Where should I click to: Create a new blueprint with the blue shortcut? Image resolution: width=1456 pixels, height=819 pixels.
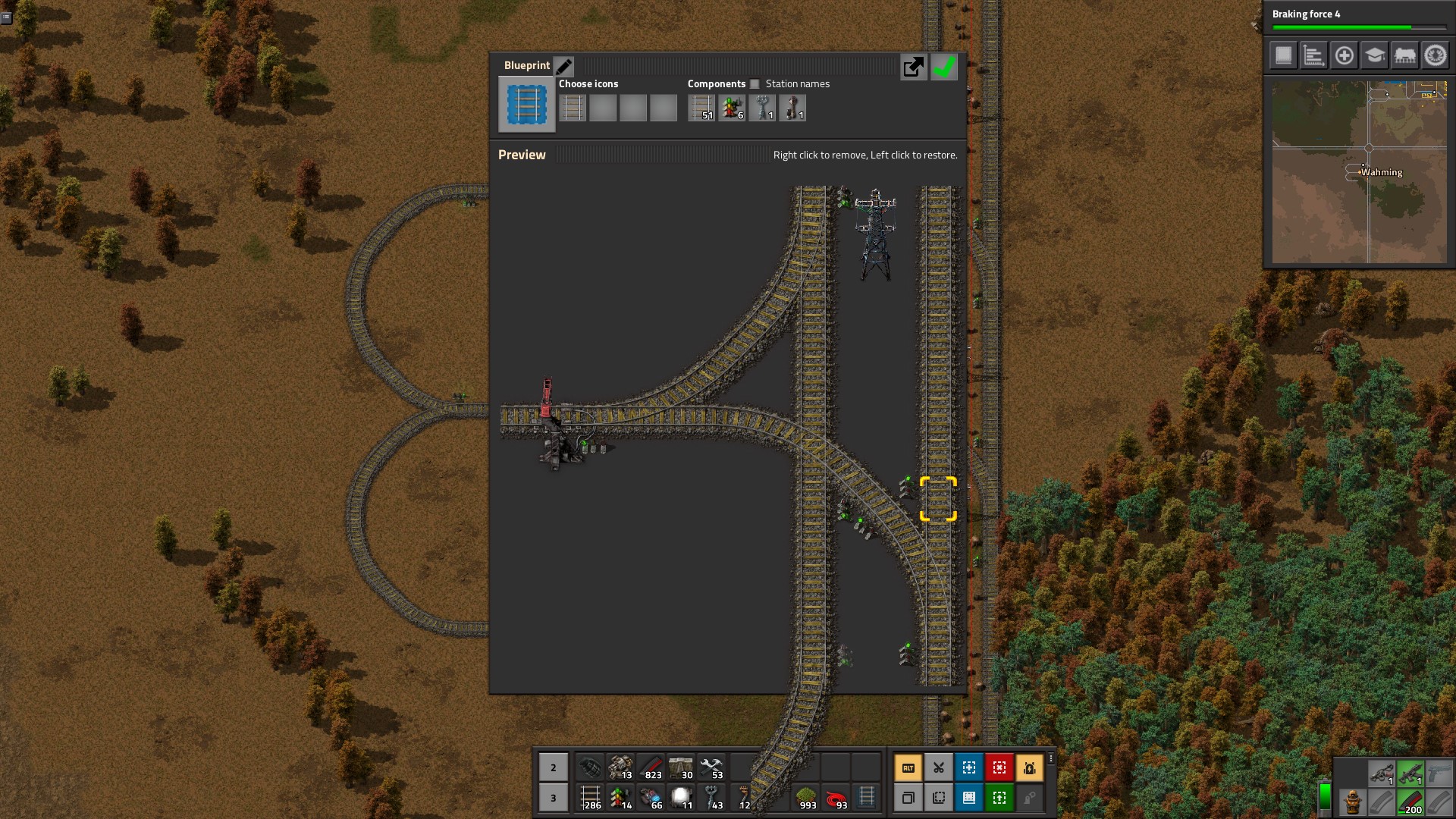pyautogui.click(x=969, y=767)
